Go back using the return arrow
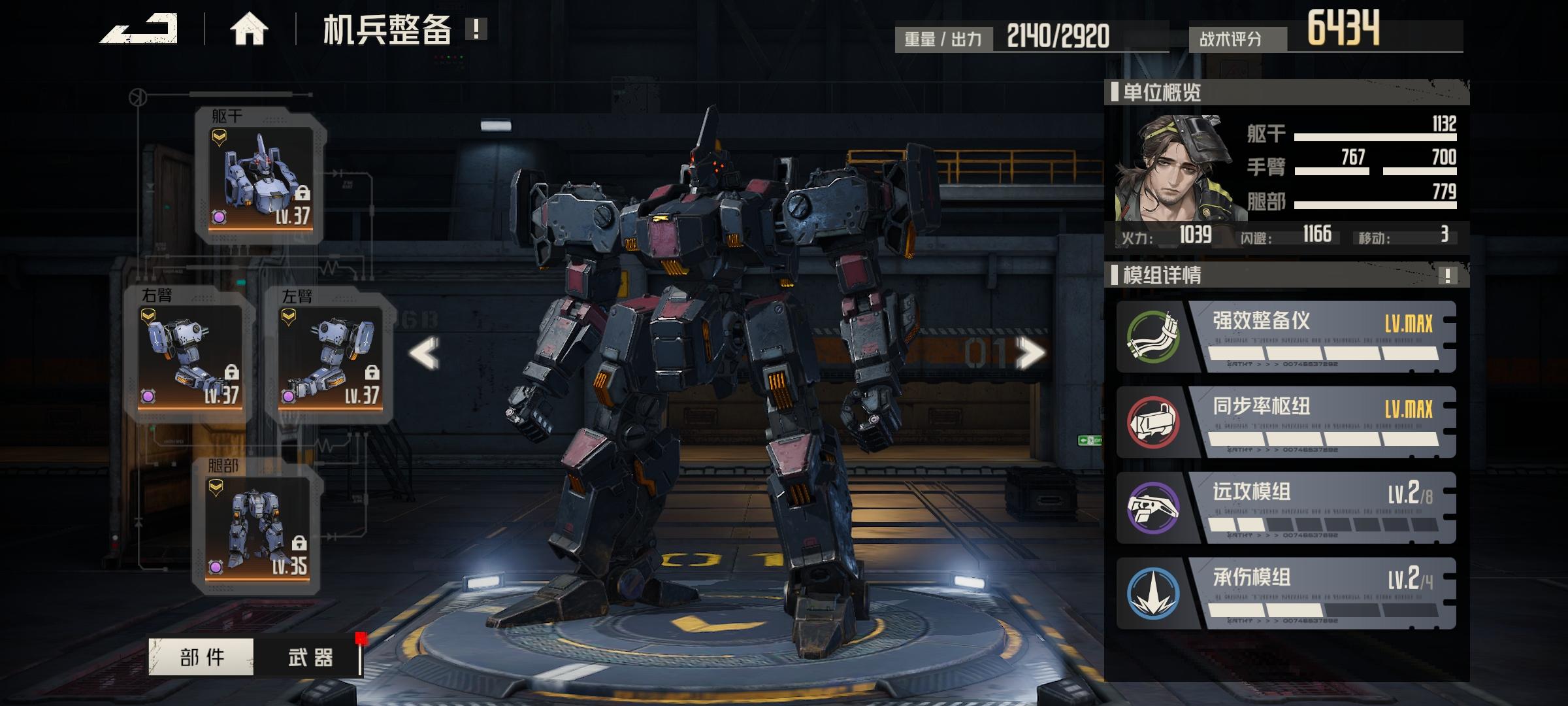Viewport: 1568px width, 706px height. tap(139, 29)
